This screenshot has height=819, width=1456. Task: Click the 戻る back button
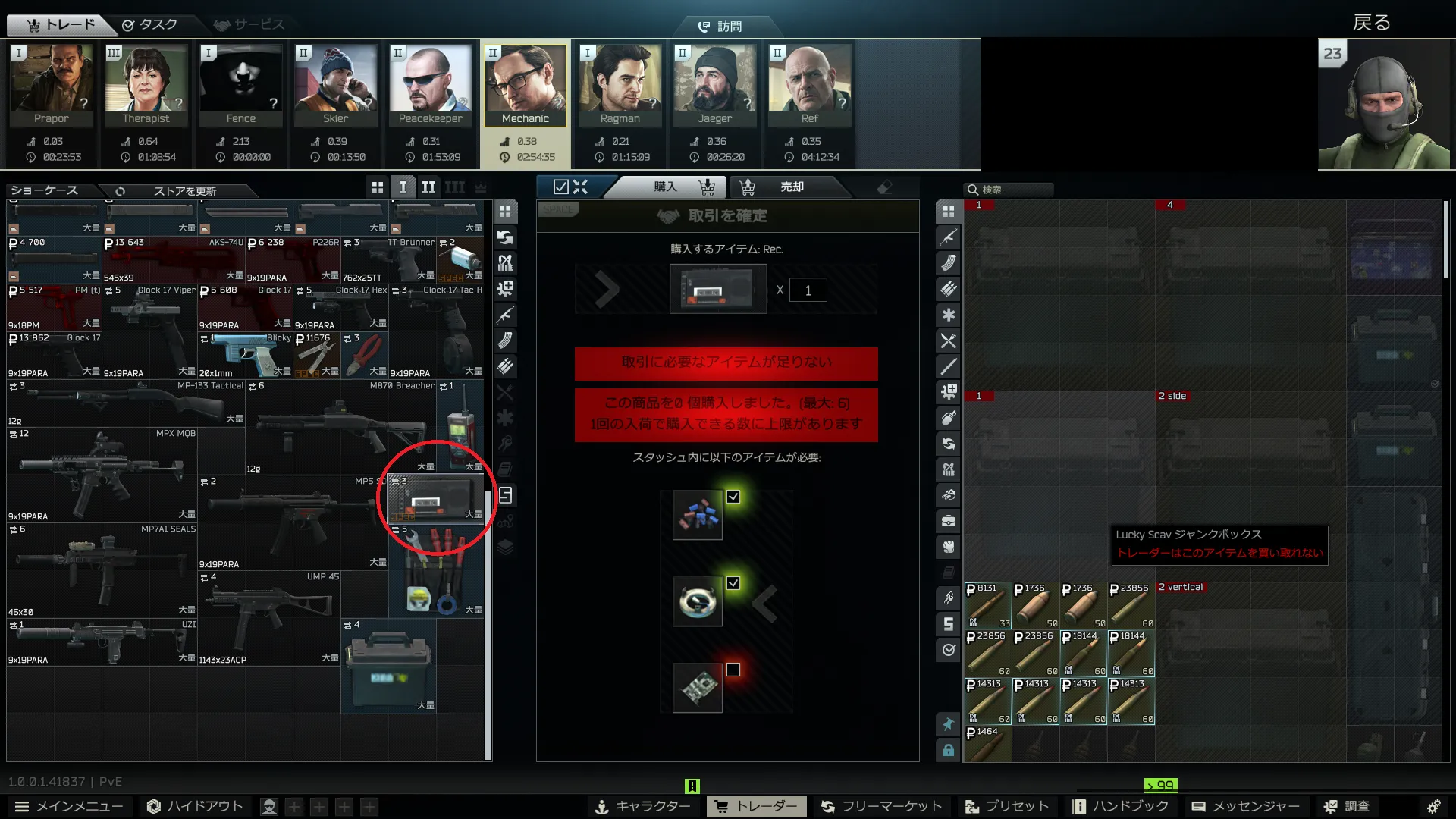click(1371, 23)
